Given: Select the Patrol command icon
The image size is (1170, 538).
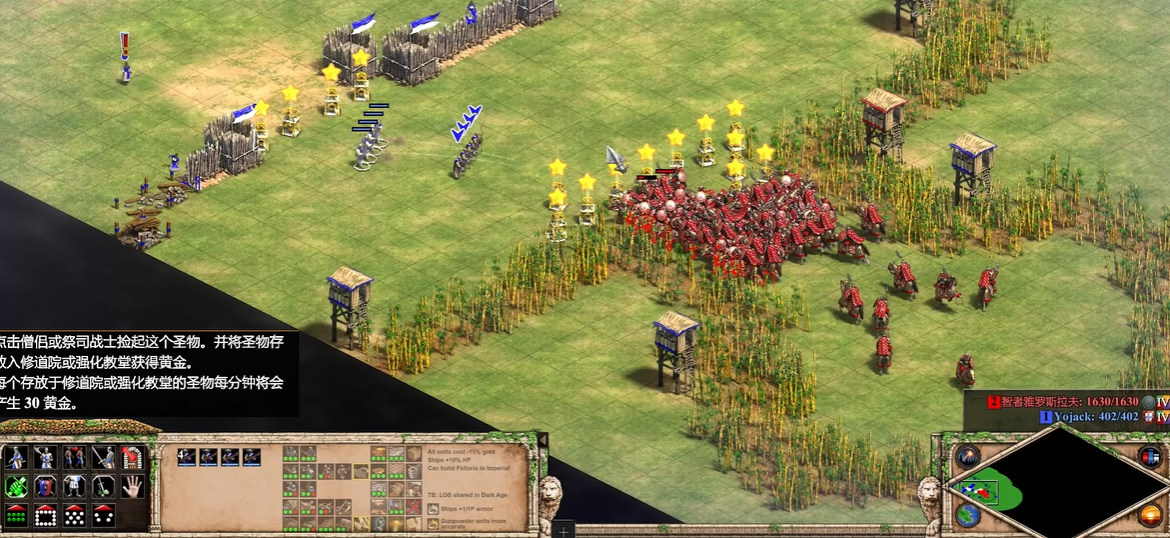Looking at the screenshot, I should 15,458.
